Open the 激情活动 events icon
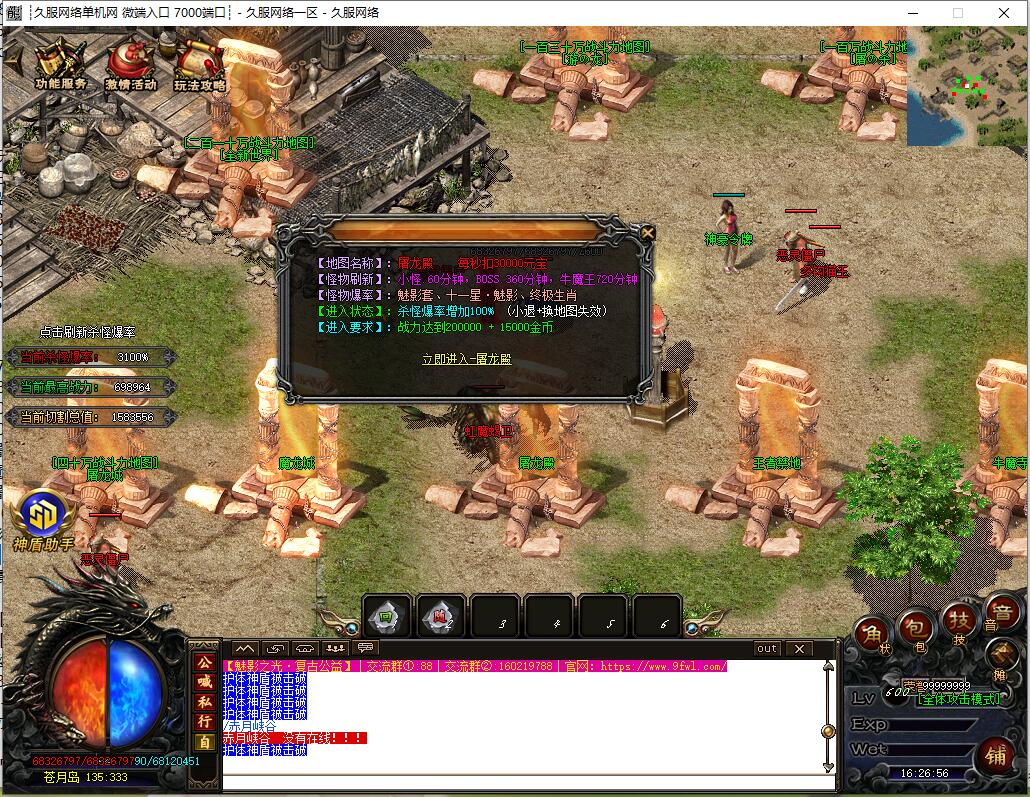 [131, 66]
